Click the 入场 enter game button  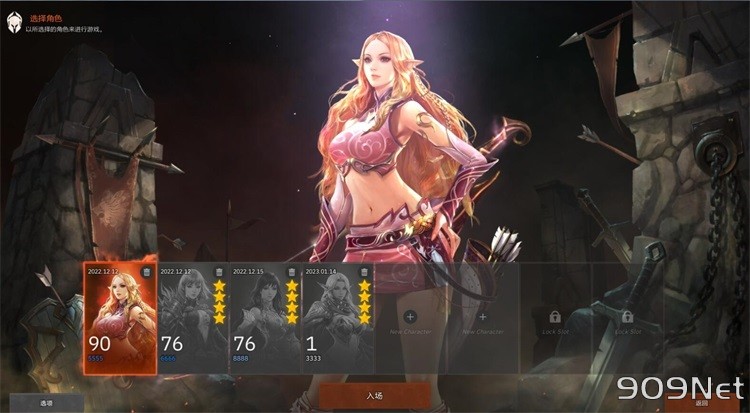click(x=375, y=397)
